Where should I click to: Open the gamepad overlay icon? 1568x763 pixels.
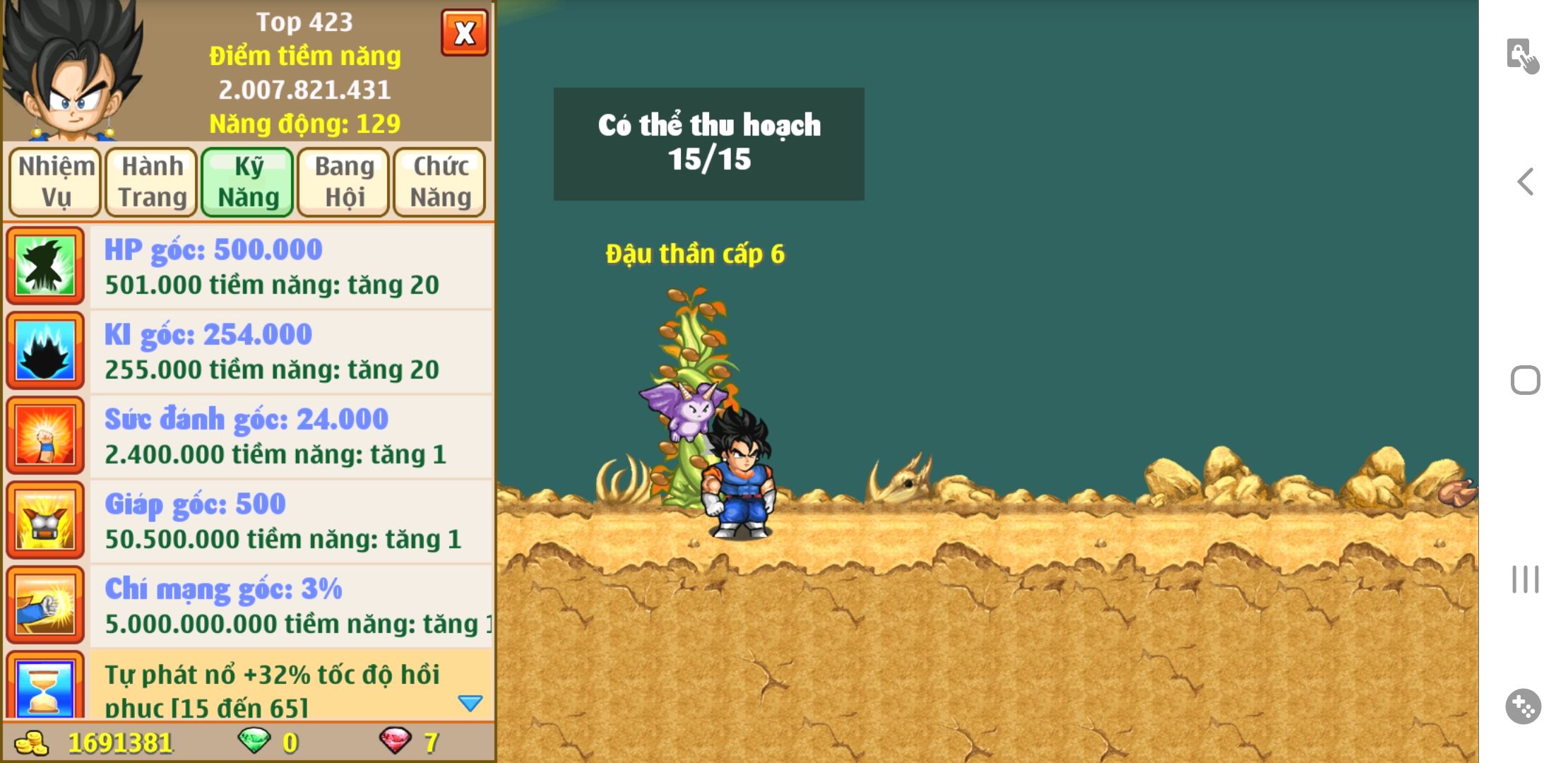click(1523, 706)
